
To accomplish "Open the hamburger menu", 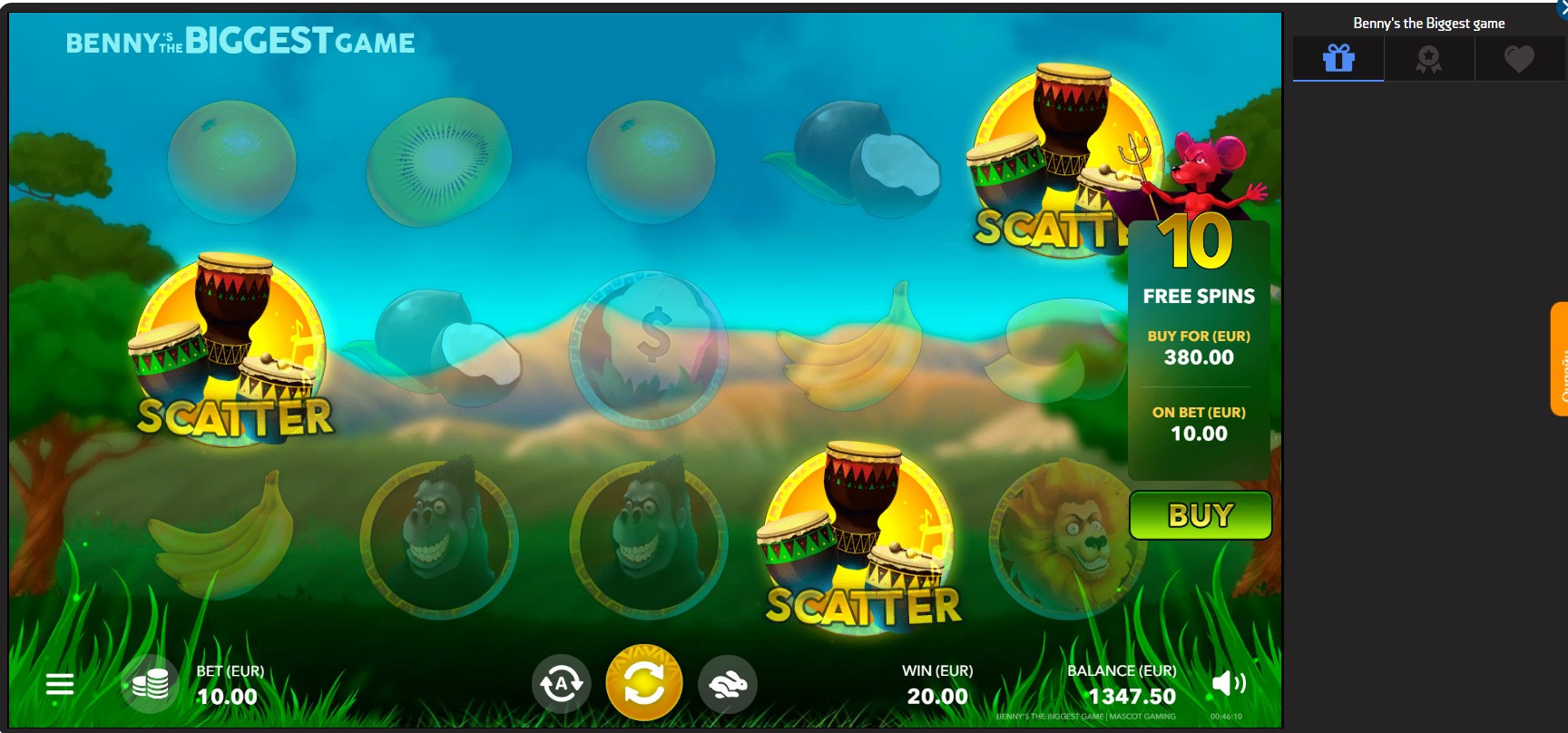I will (60, 684).
